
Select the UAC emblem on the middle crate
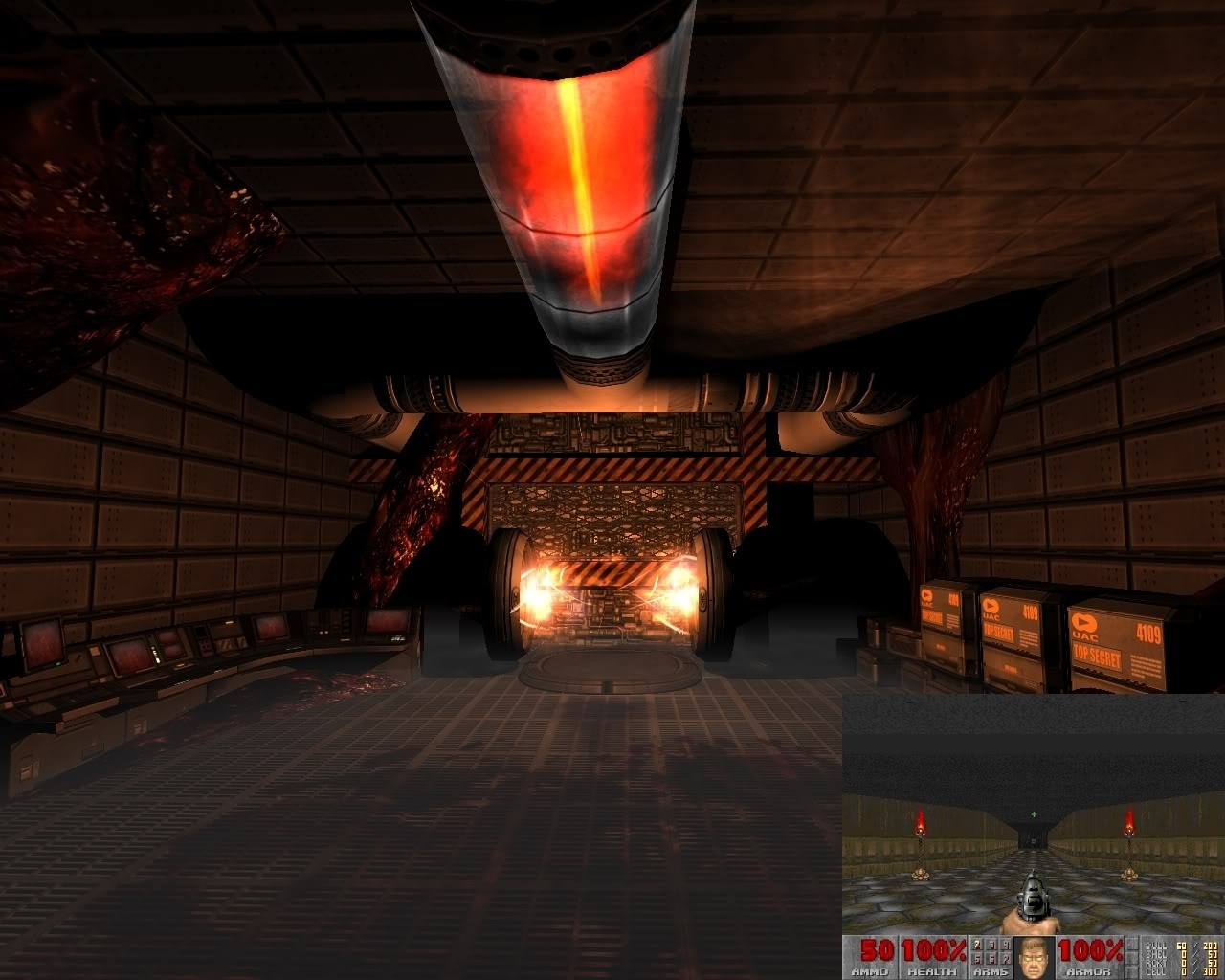[991, 605]
